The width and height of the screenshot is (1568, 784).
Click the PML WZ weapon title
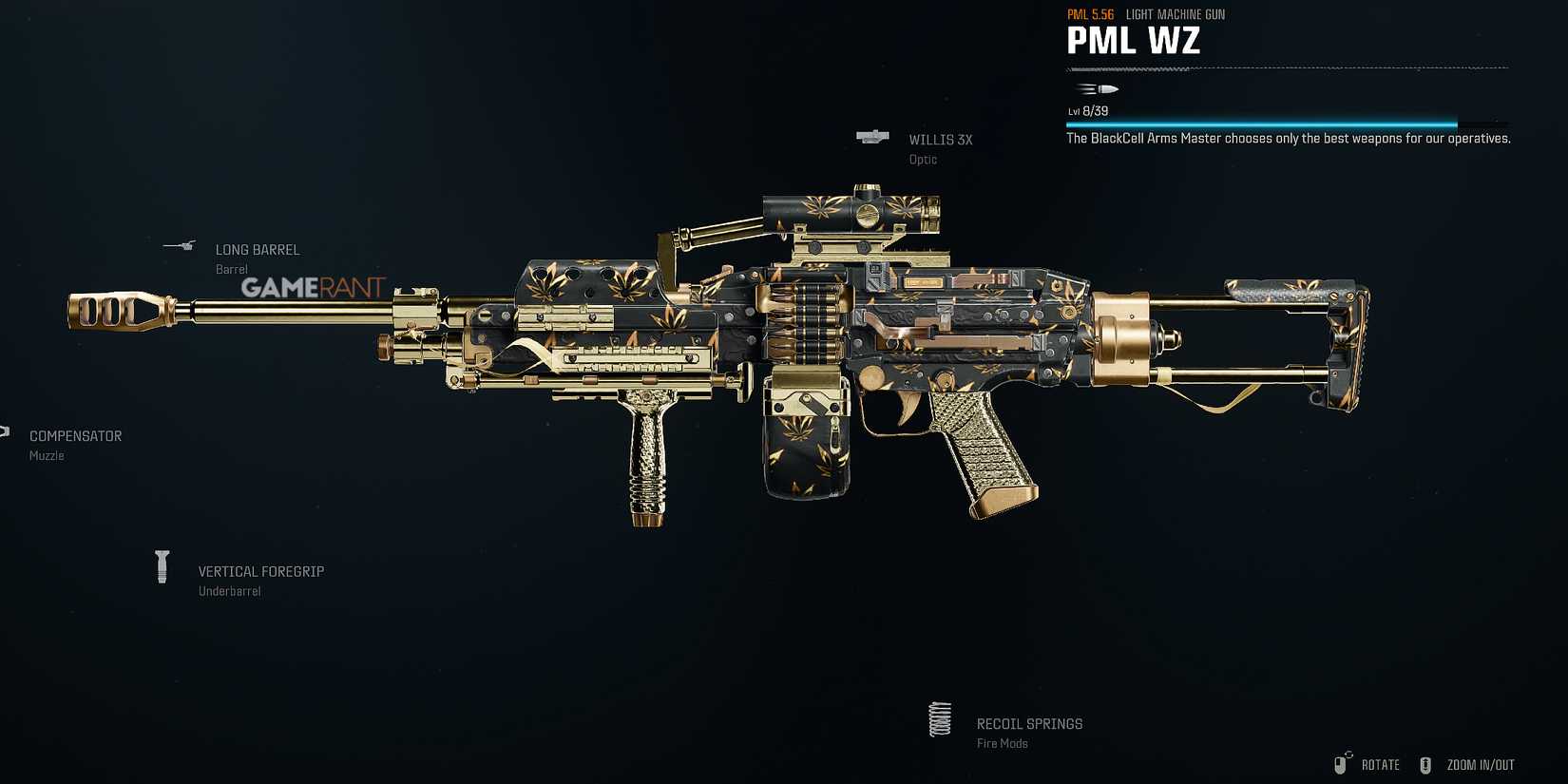[x=1133, y=41]
